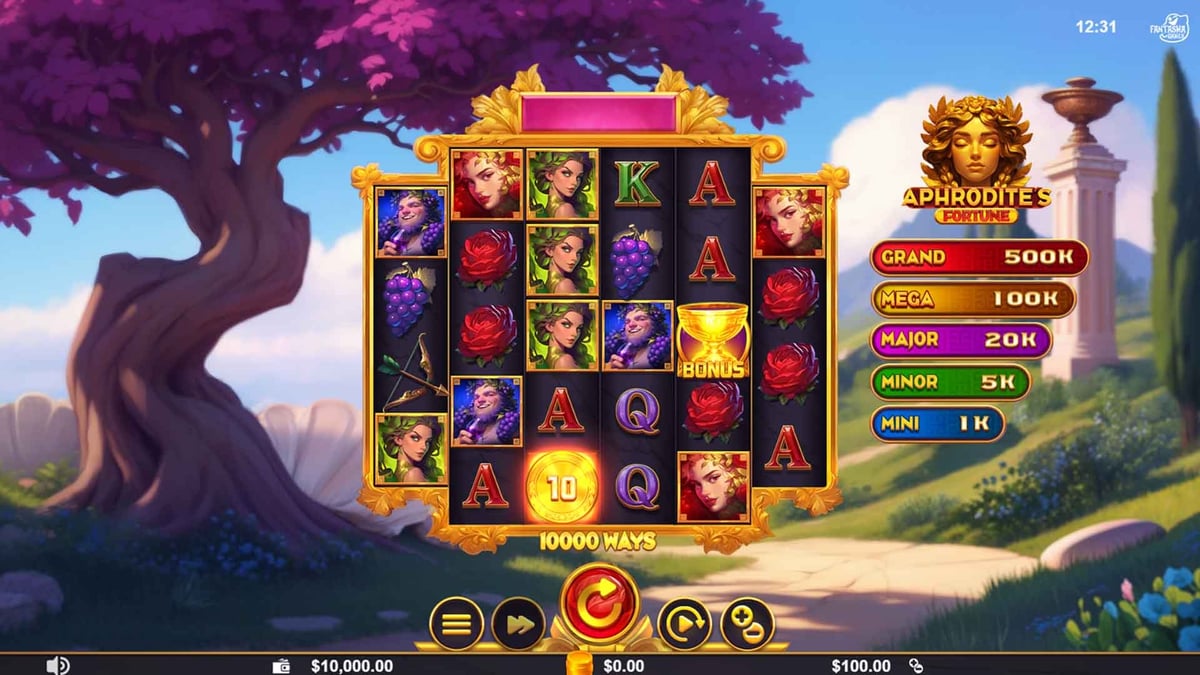The image size is (1200, 675).
Task: Open the hamburger menu
Action: [x=456, y=624]
